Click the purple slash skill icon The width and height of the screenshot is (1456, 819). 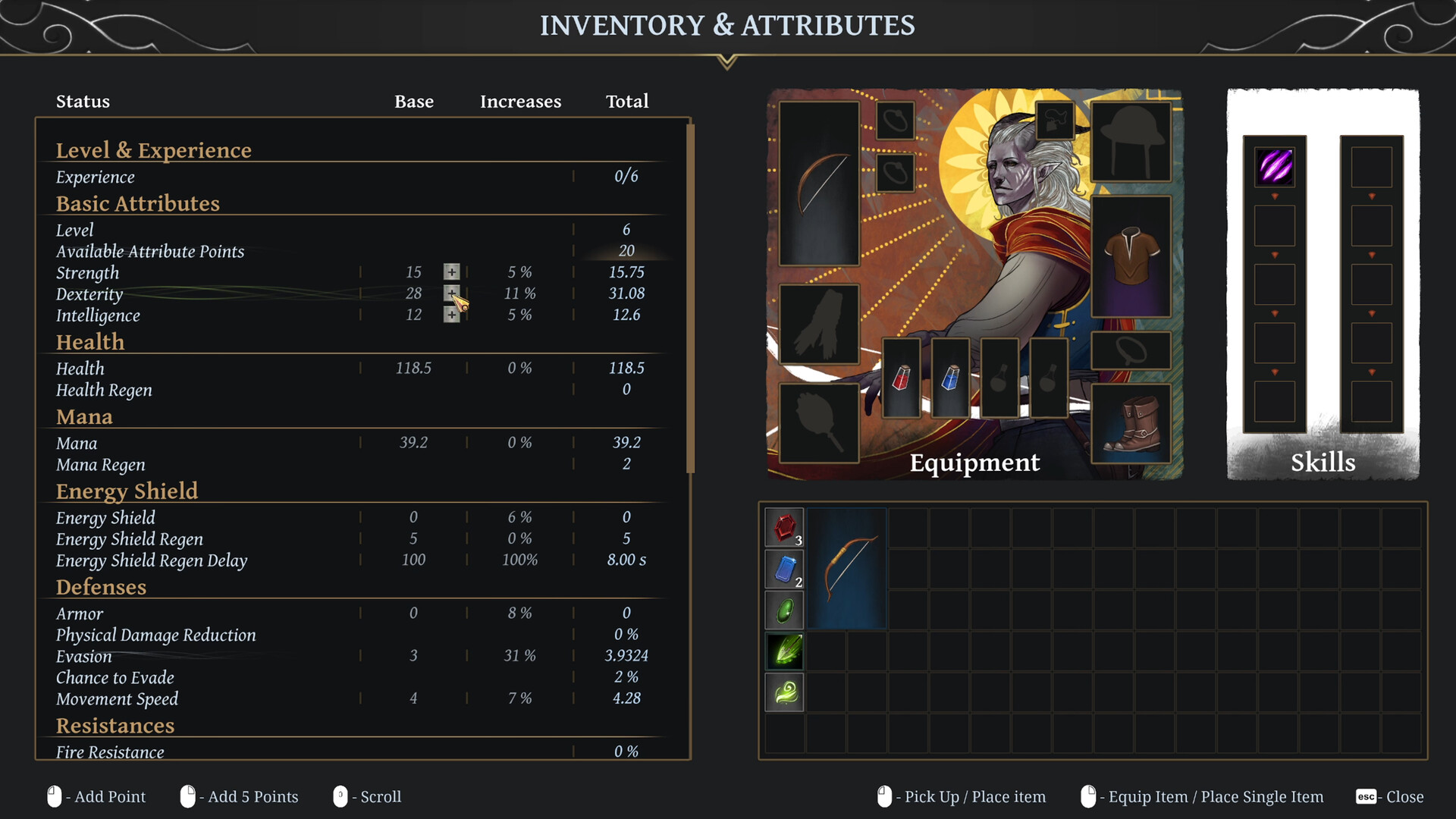[1274, 168]
